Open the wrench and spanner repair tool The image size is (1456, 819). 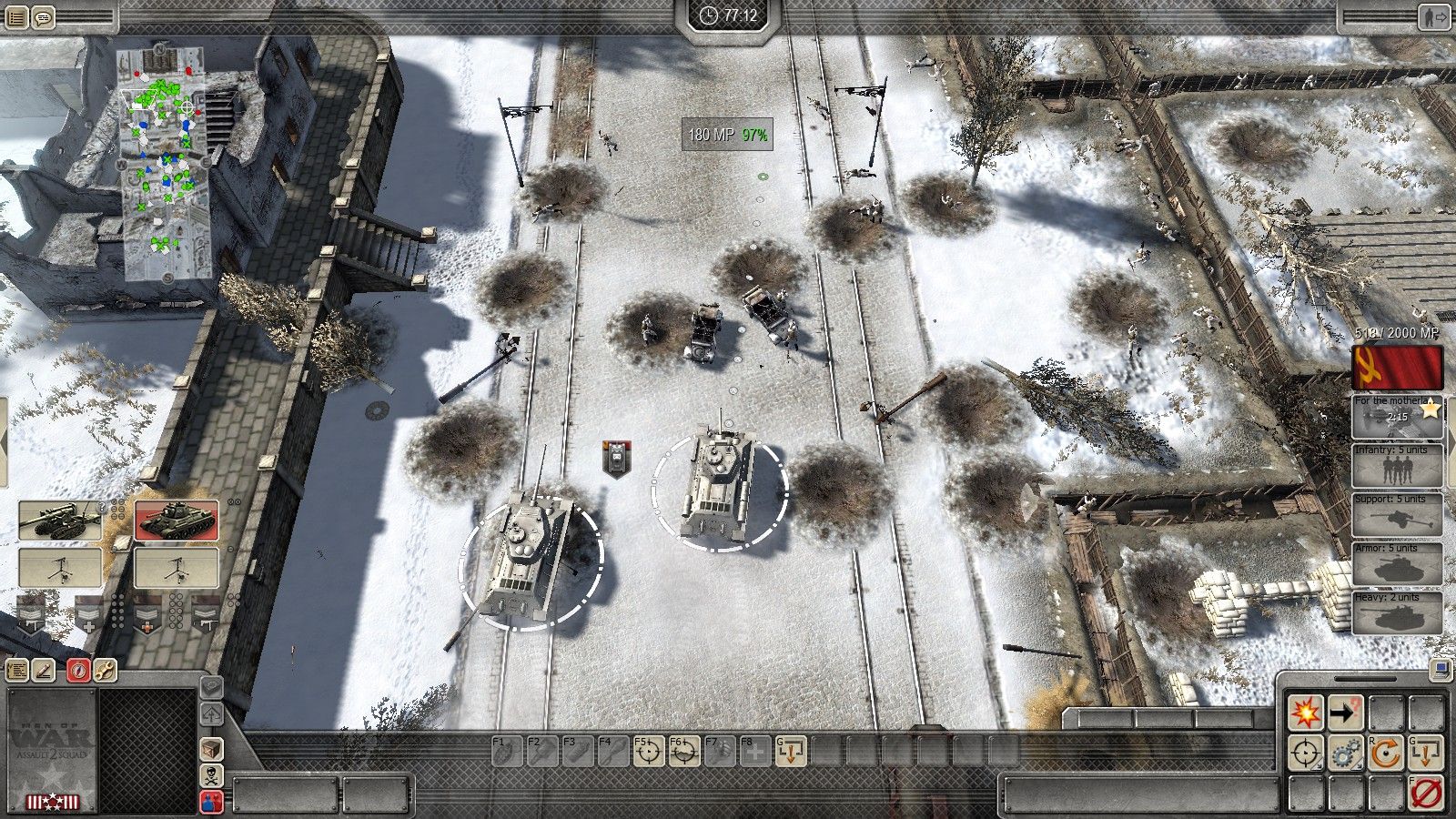(x=105, y=671)
